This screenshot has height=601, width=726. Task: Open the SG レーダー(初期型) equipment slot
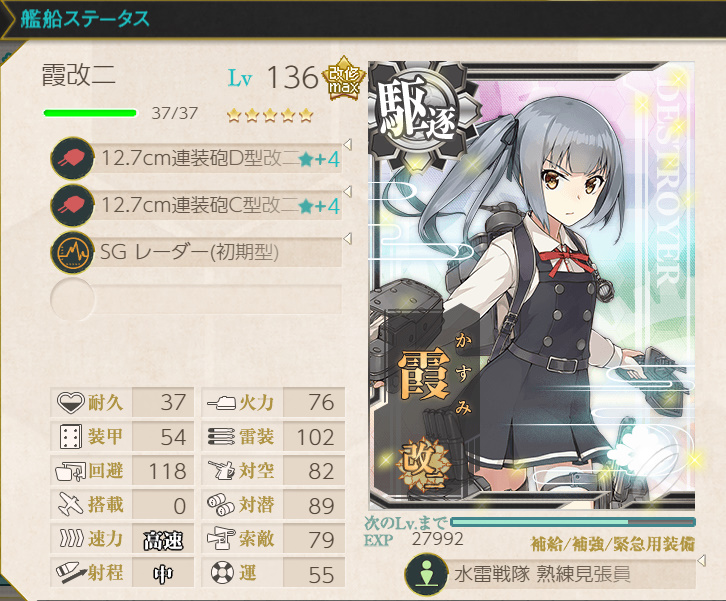pos(198,252)
